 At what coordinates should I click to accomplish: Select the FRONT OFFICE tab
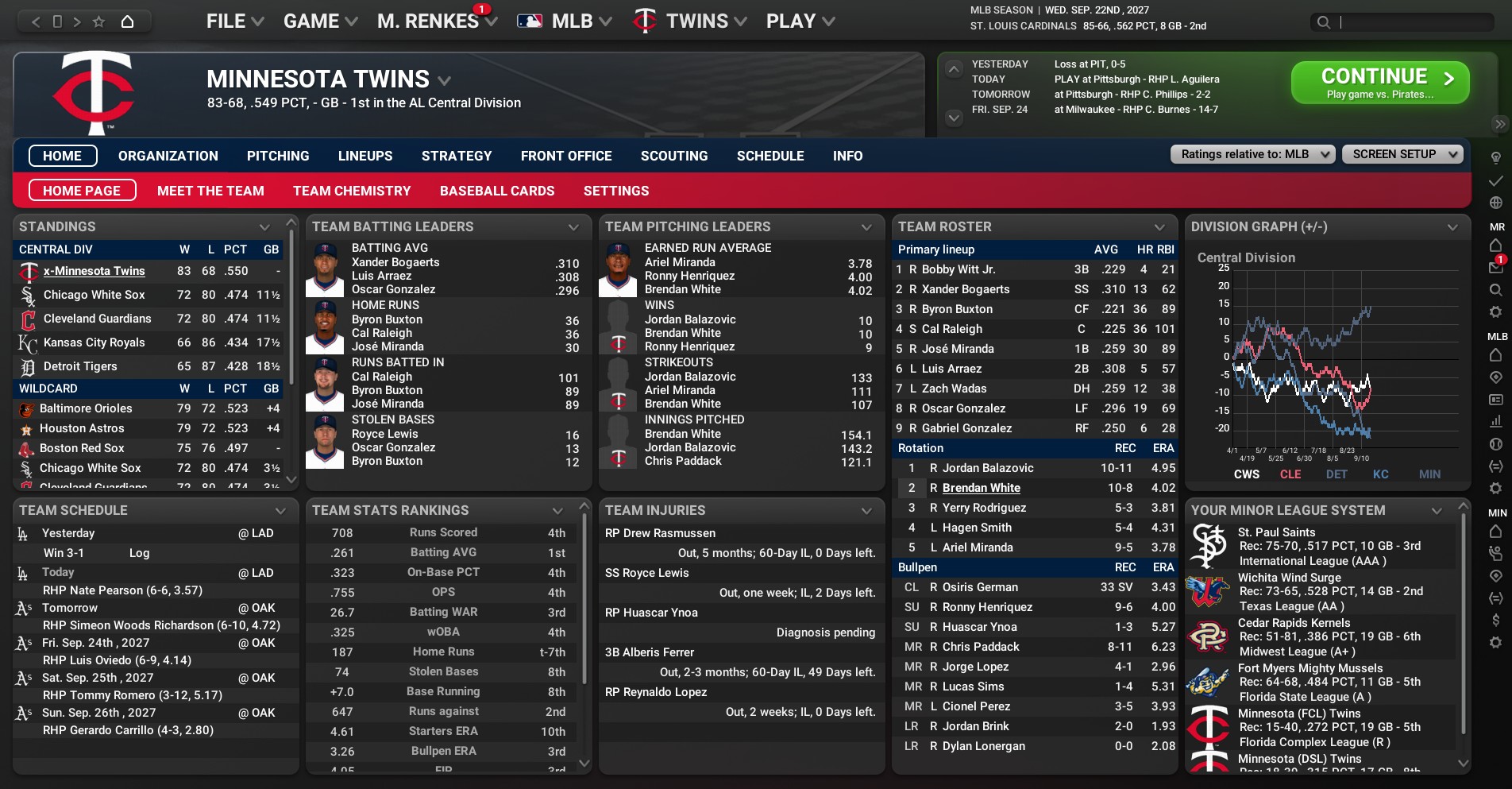pos(566,156)
